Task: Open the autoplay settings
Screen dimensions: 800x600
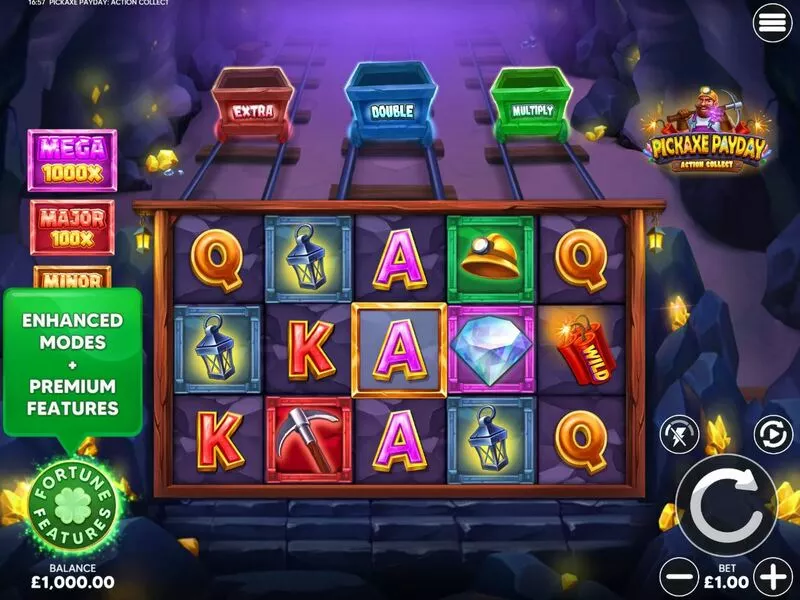Action: tap(771, 435)
